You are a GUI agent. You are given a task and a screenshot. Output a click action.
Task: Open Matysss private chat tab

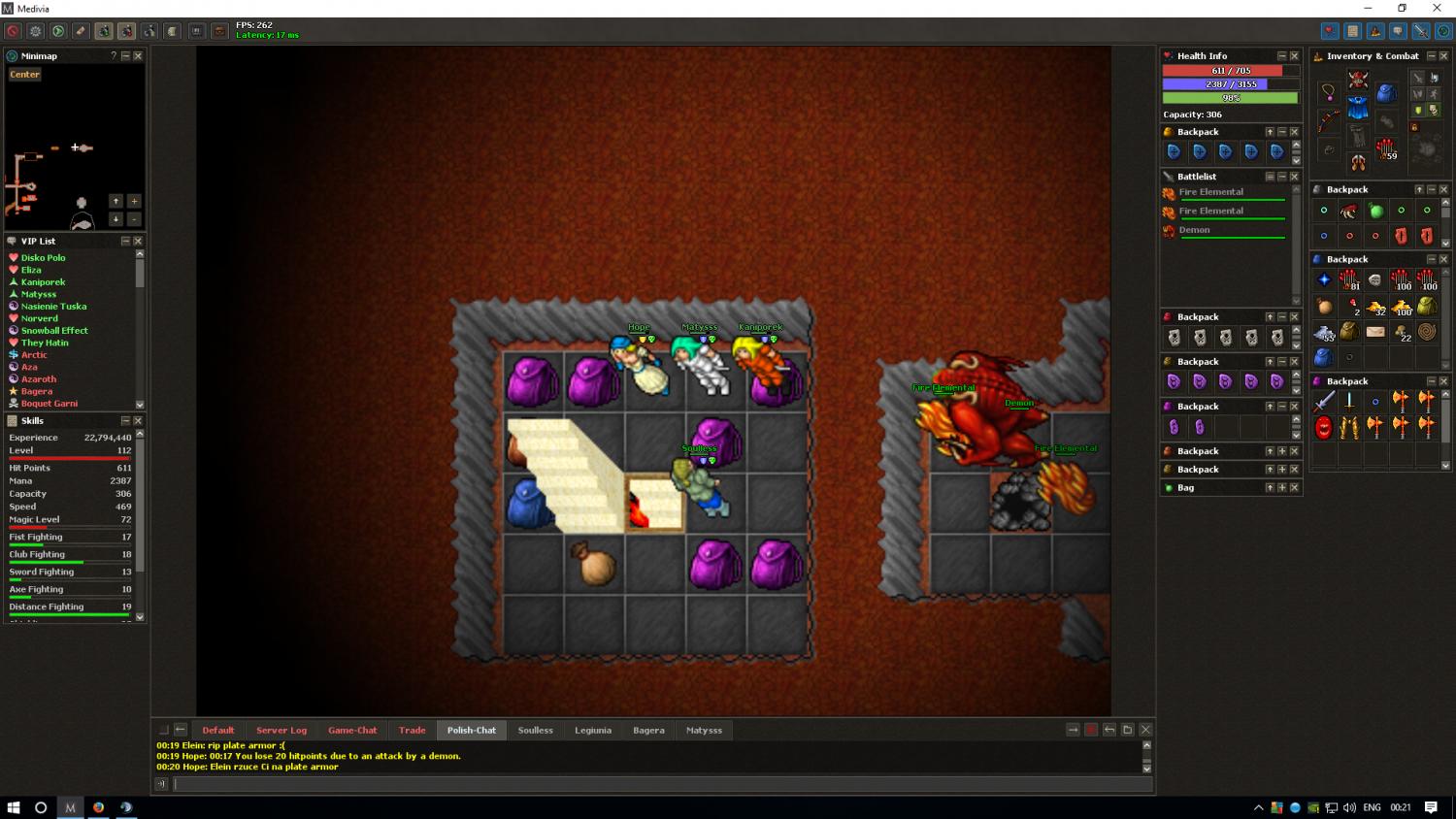click(x=704, y=731)
